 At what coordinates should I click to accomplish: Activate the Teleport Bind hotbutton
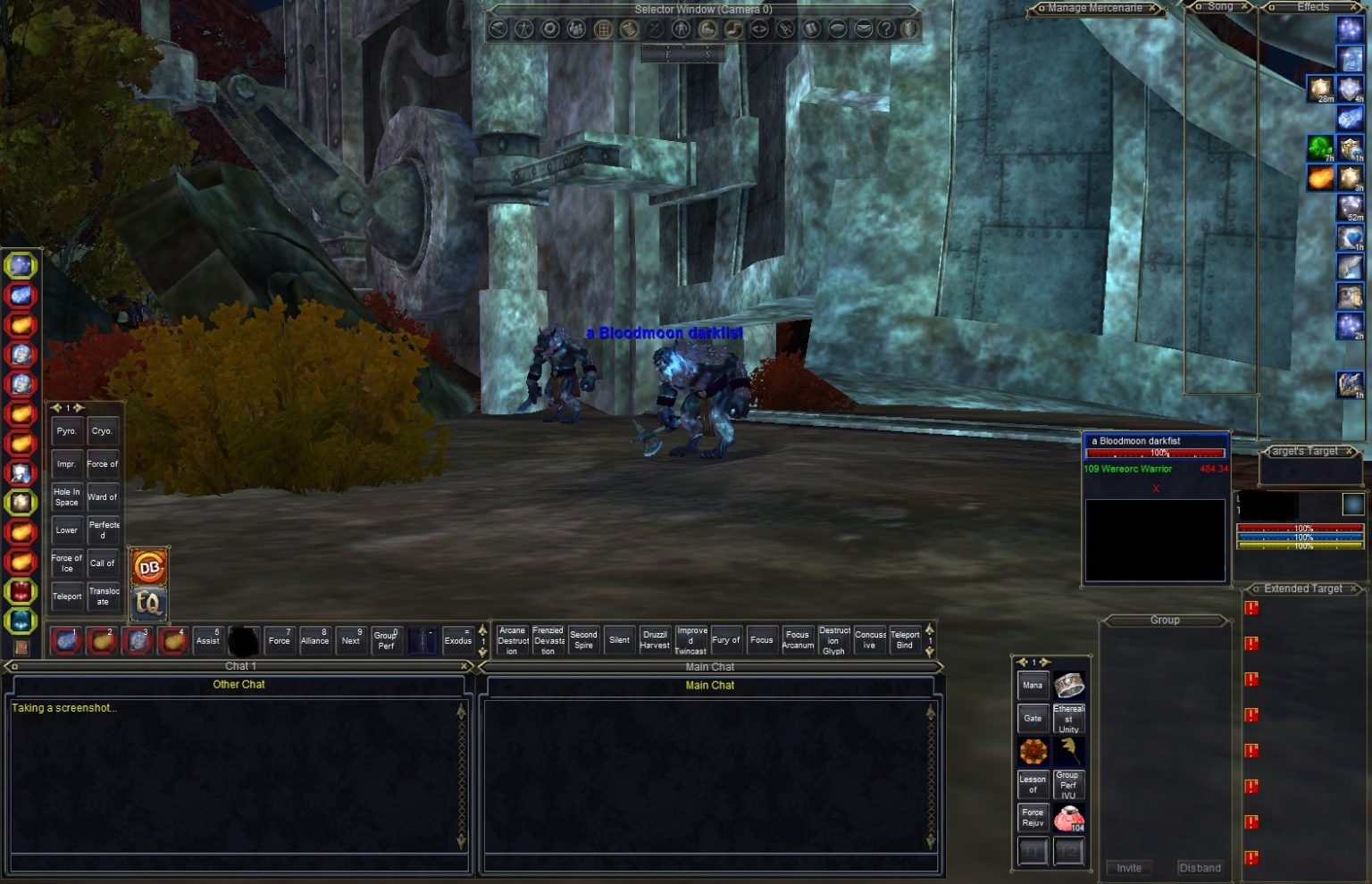[x=905, y=639]
